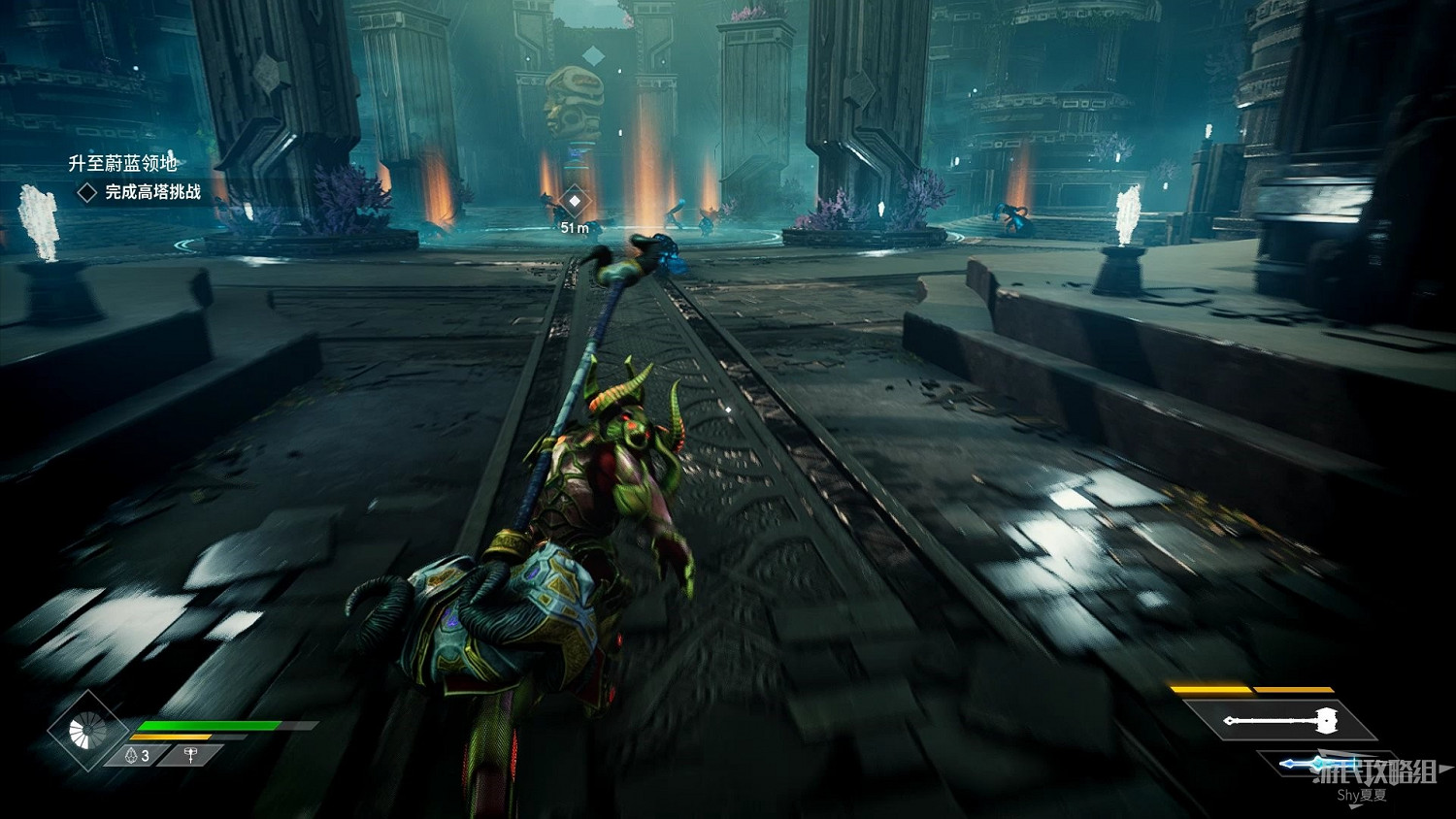Use the healing crystal consumable slot
The height and width of the screenshot is (819, 1456).
coord(137,755)
